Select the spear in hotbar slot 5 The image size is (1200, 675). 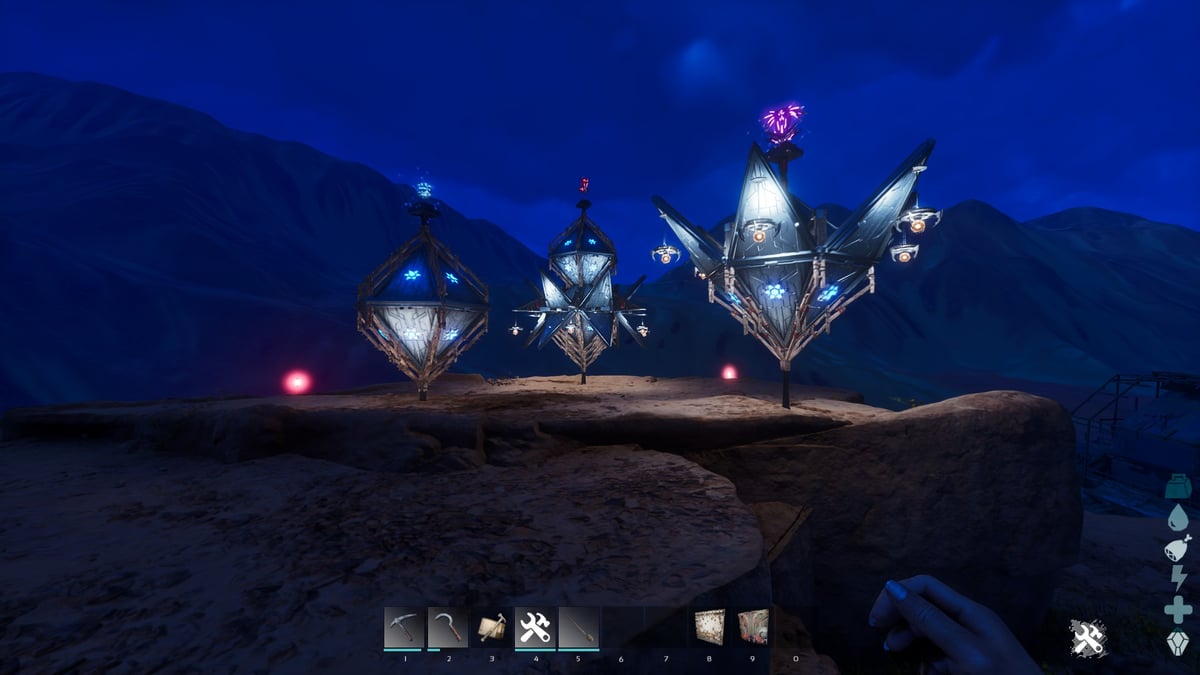point(579,628)
